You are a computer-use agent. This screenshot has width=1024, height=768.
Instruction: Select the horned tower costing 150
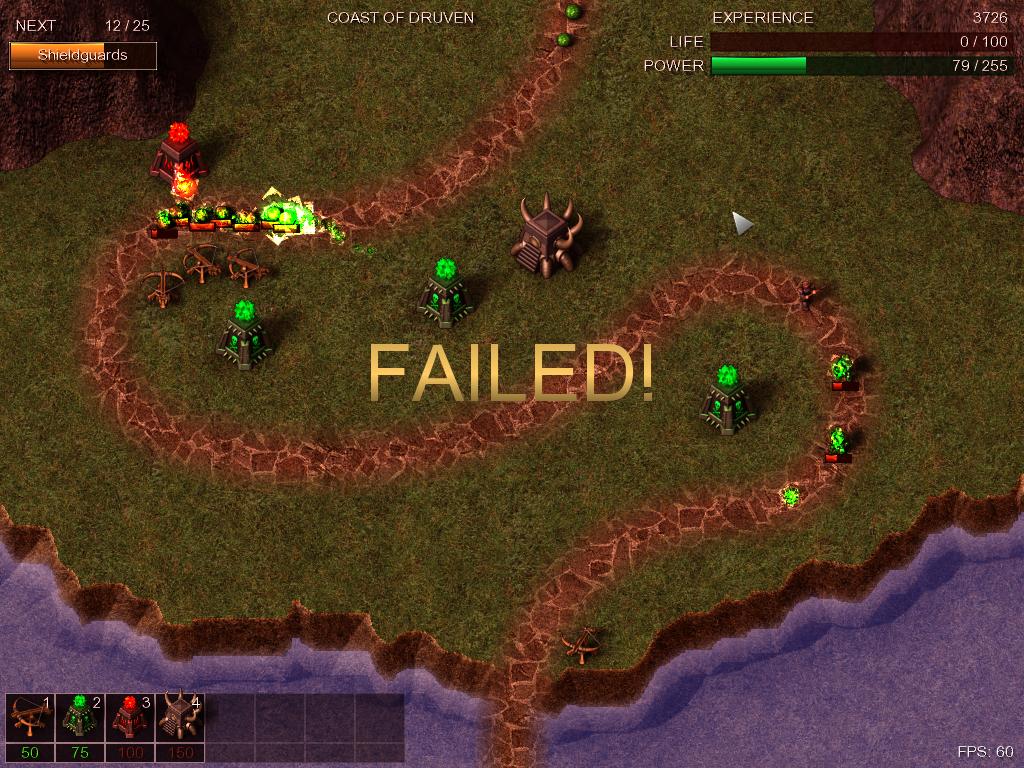[180, 718]
